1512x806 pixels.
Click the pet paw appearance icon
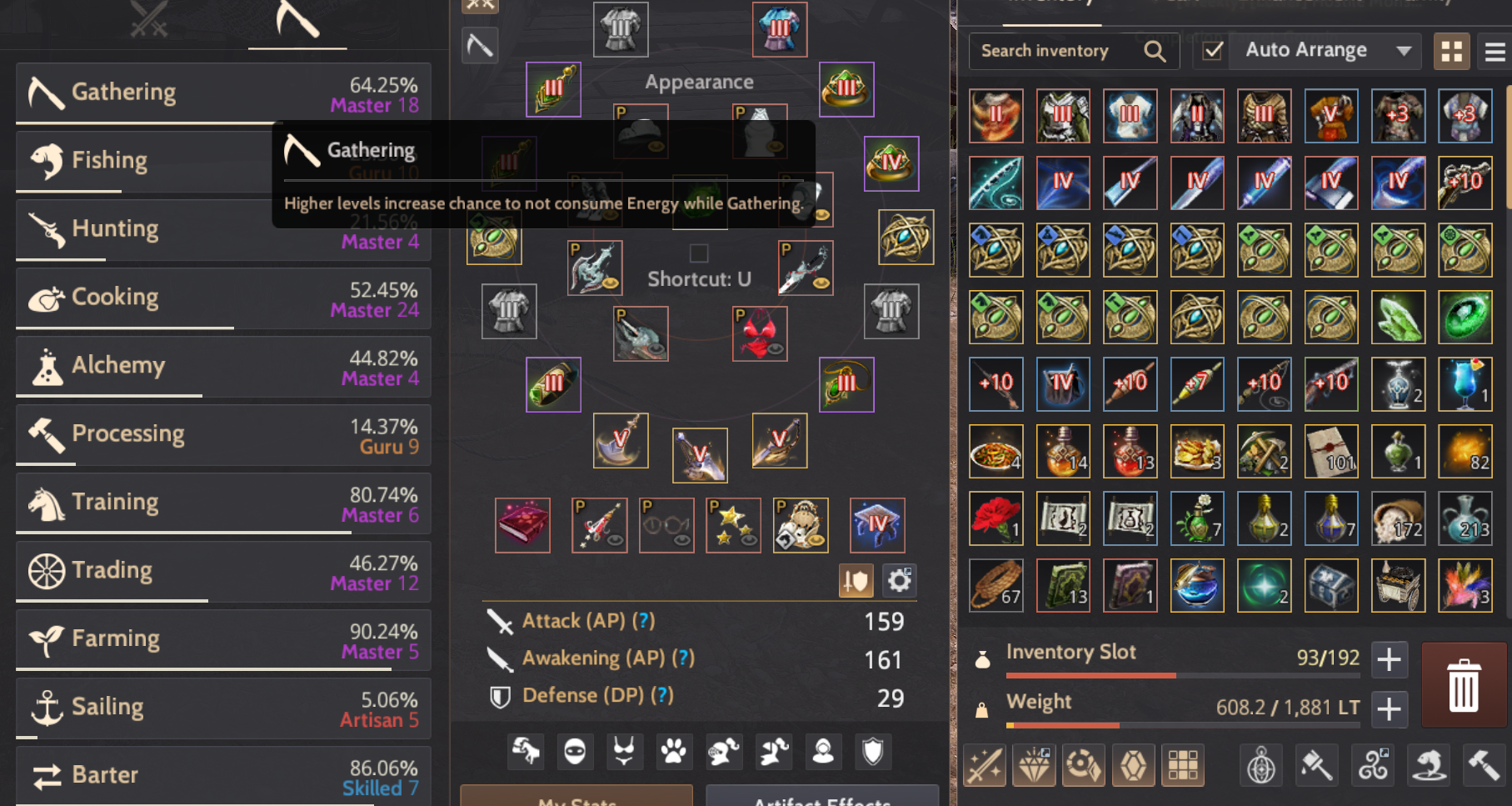[673, 751]
